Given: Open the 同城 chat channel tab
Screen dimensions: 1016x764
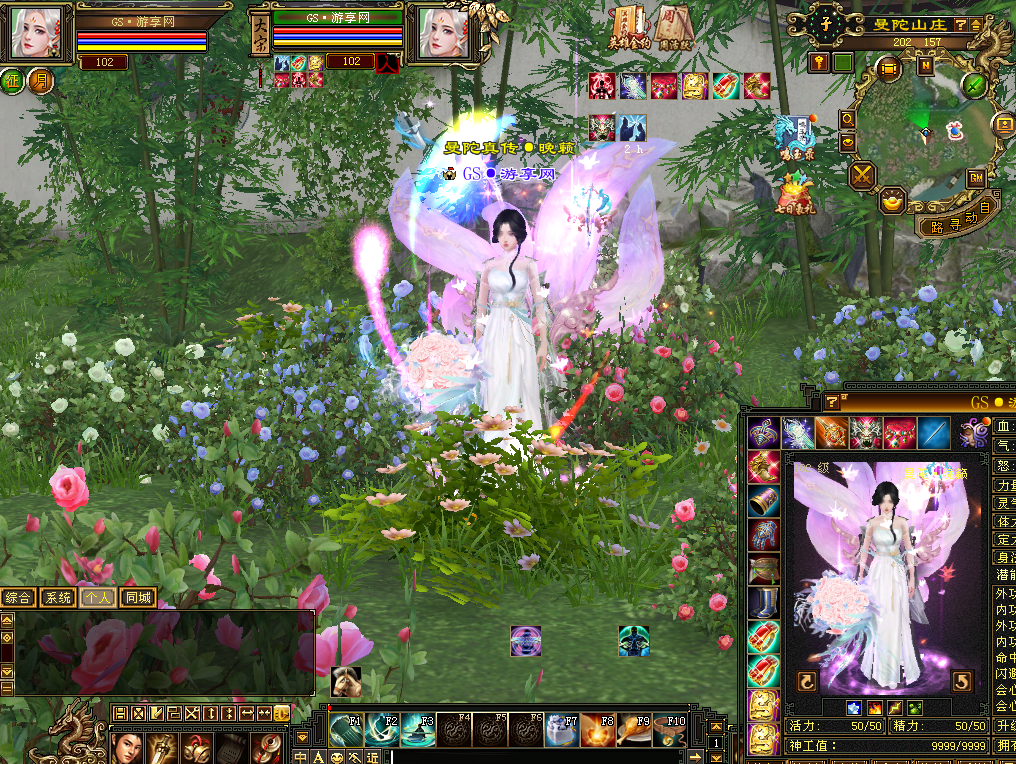Looking at the screenshot, I should 138,598.
